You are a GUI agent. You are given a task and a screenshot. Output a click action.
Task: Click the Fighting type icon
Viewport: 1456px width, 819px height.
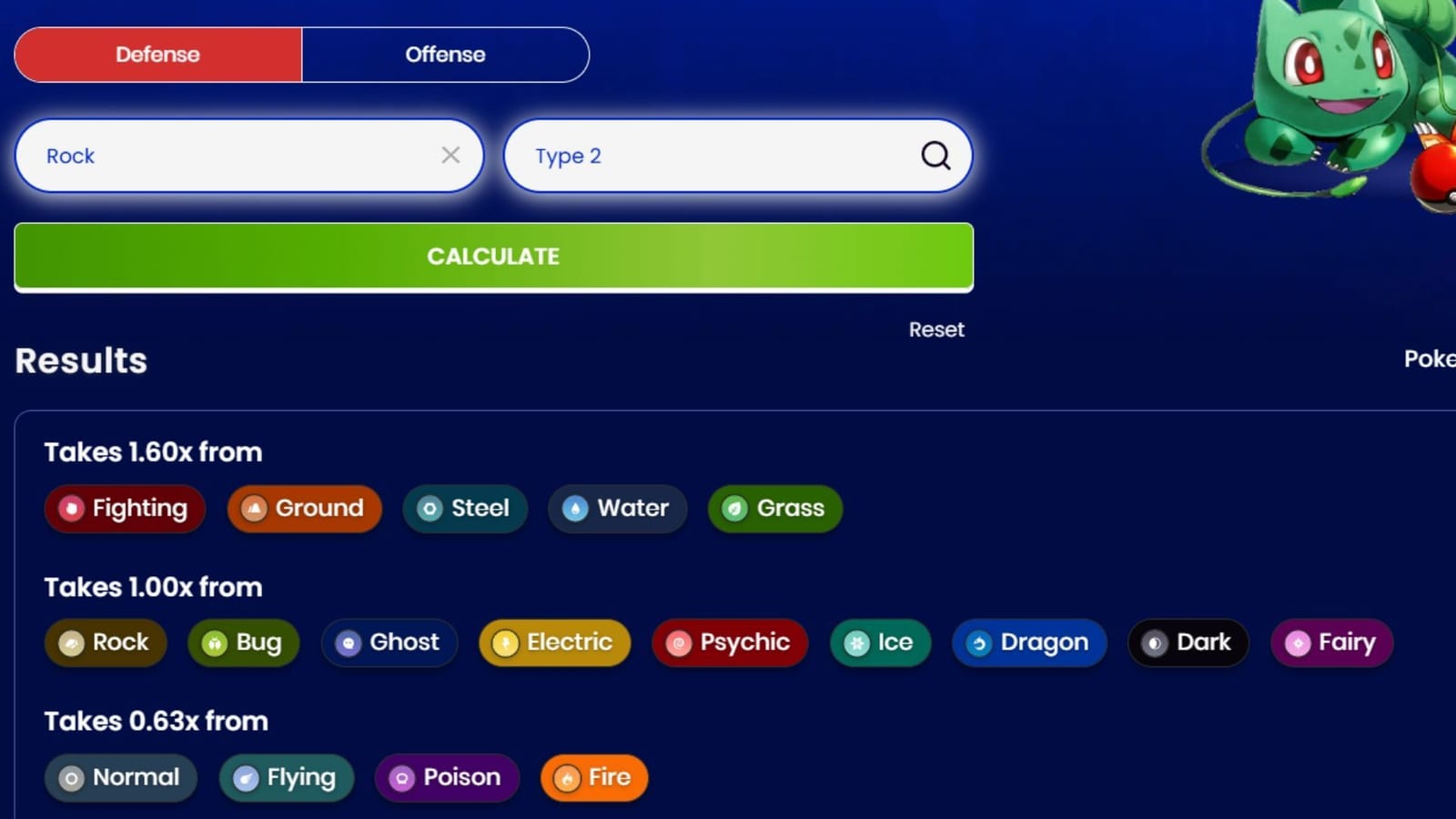pos(72,509)
